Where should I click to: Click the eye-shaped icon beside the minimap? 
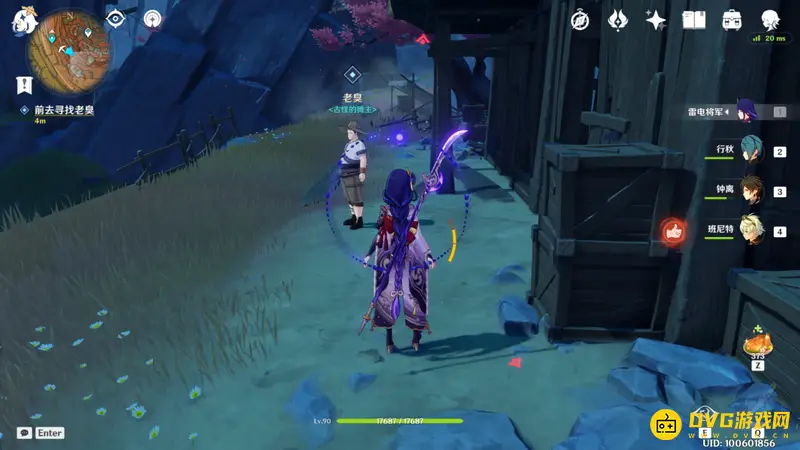coord(116,19)
